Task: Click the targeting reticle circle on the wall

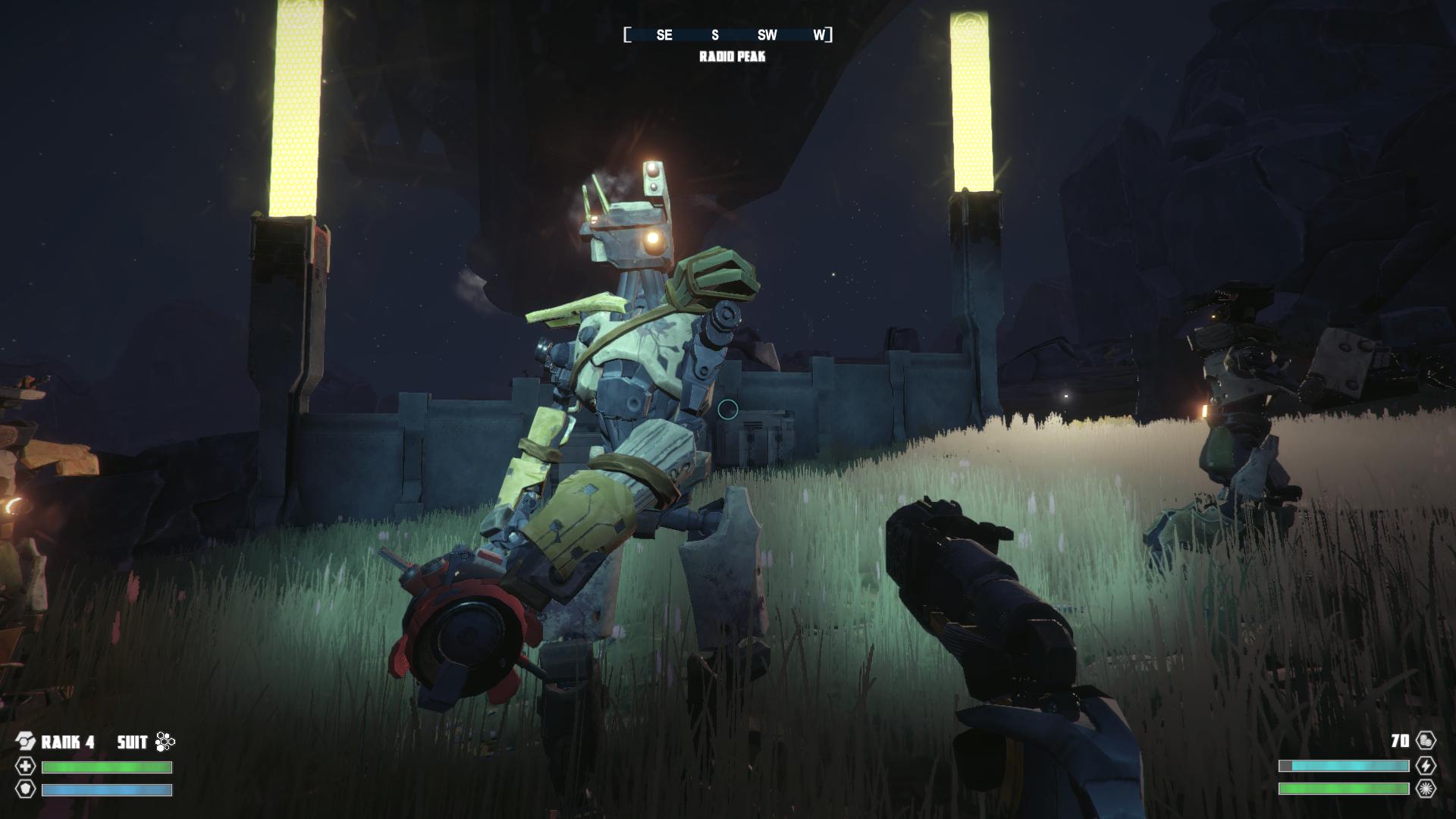Action: pos(727,409)
